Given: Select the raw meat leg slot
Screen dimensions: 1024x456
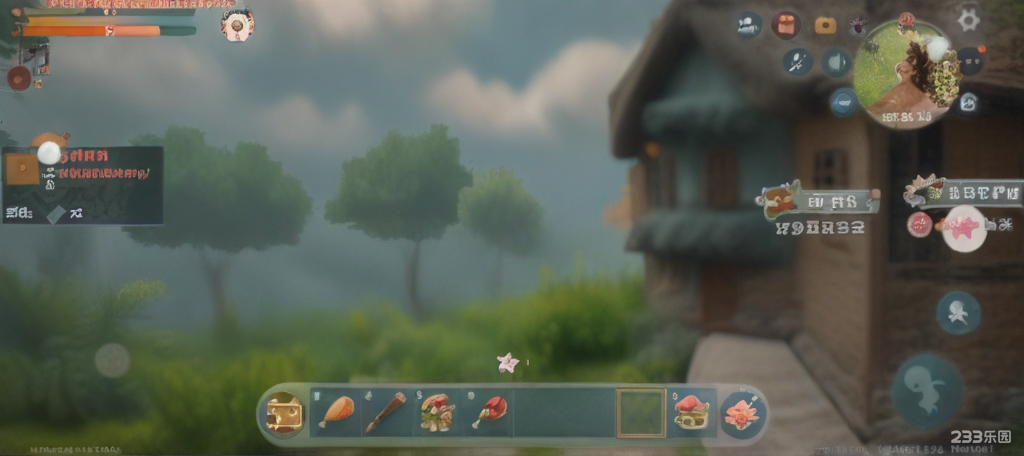Looking at the screenshot, I should [489, 412].
